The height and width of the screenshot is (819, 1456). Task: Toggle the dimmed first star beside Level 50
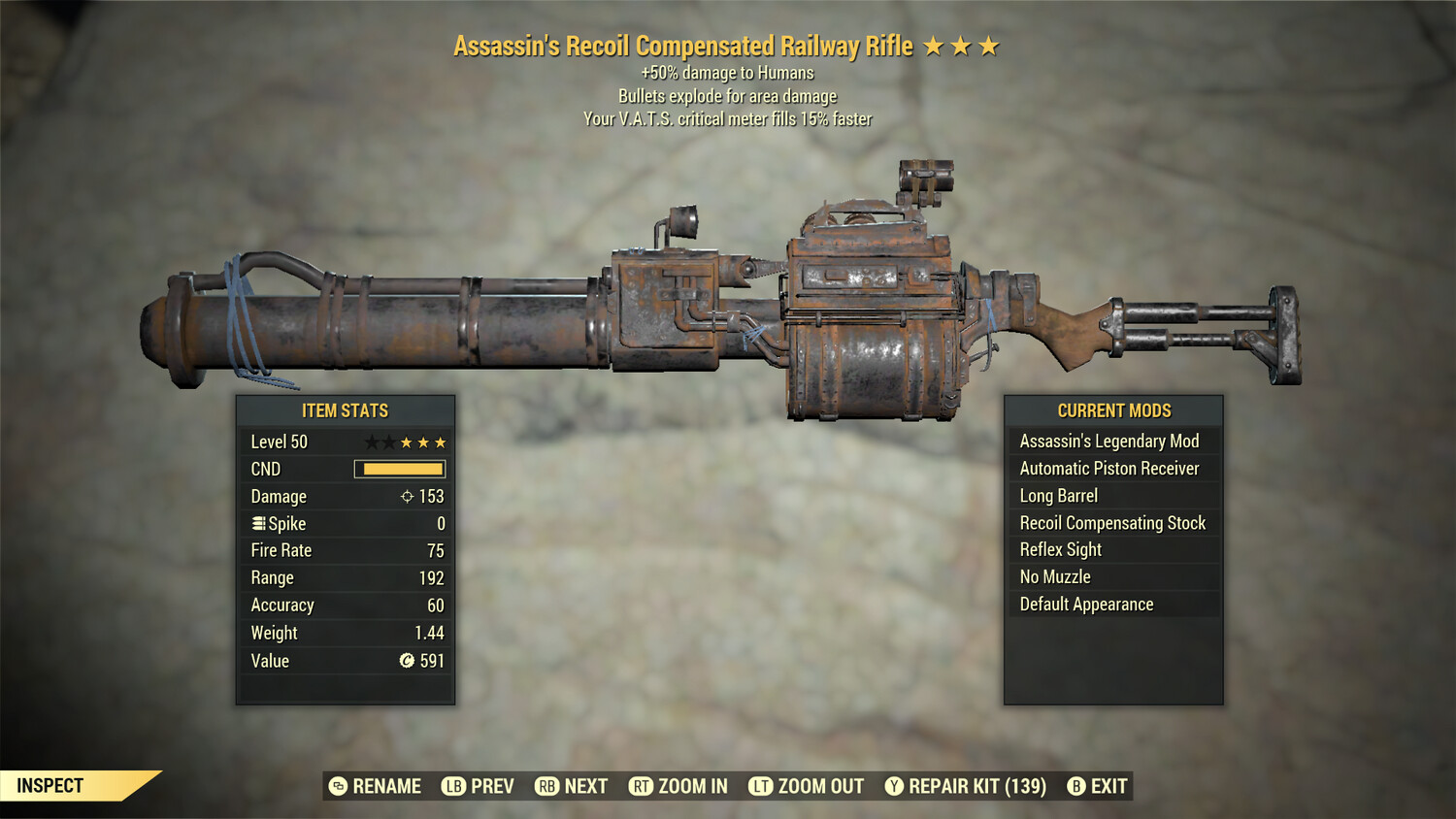[x=374, y=442]
